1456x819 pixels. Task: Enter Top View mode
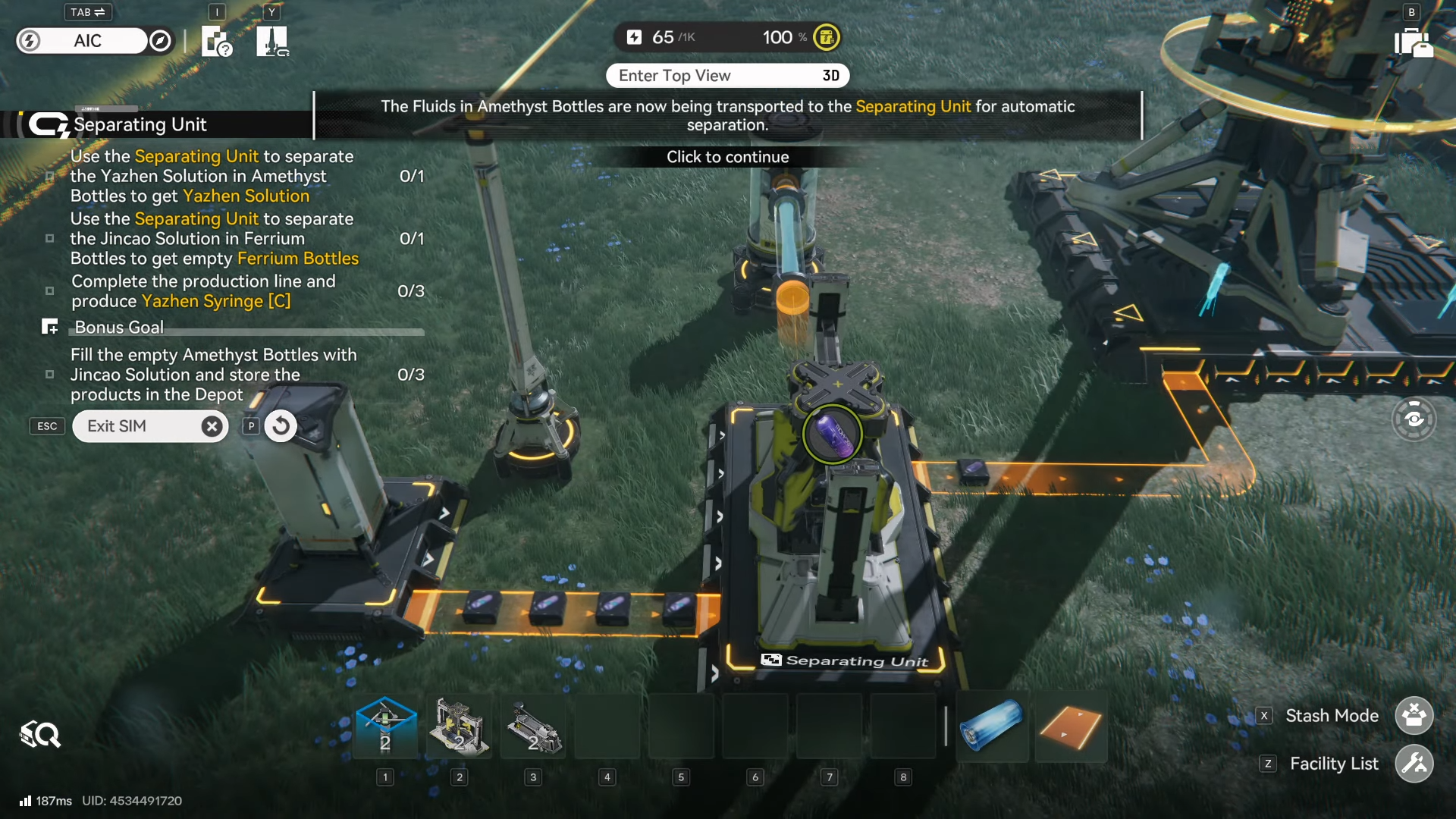(727, 76)
